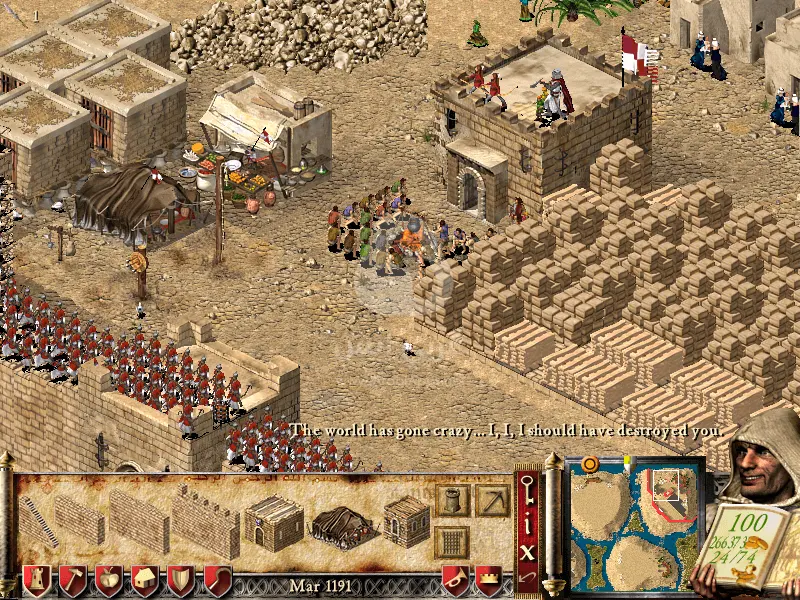Open the crossbow military buildings submenu
800x600 pixels.
[x=492, y=500]
